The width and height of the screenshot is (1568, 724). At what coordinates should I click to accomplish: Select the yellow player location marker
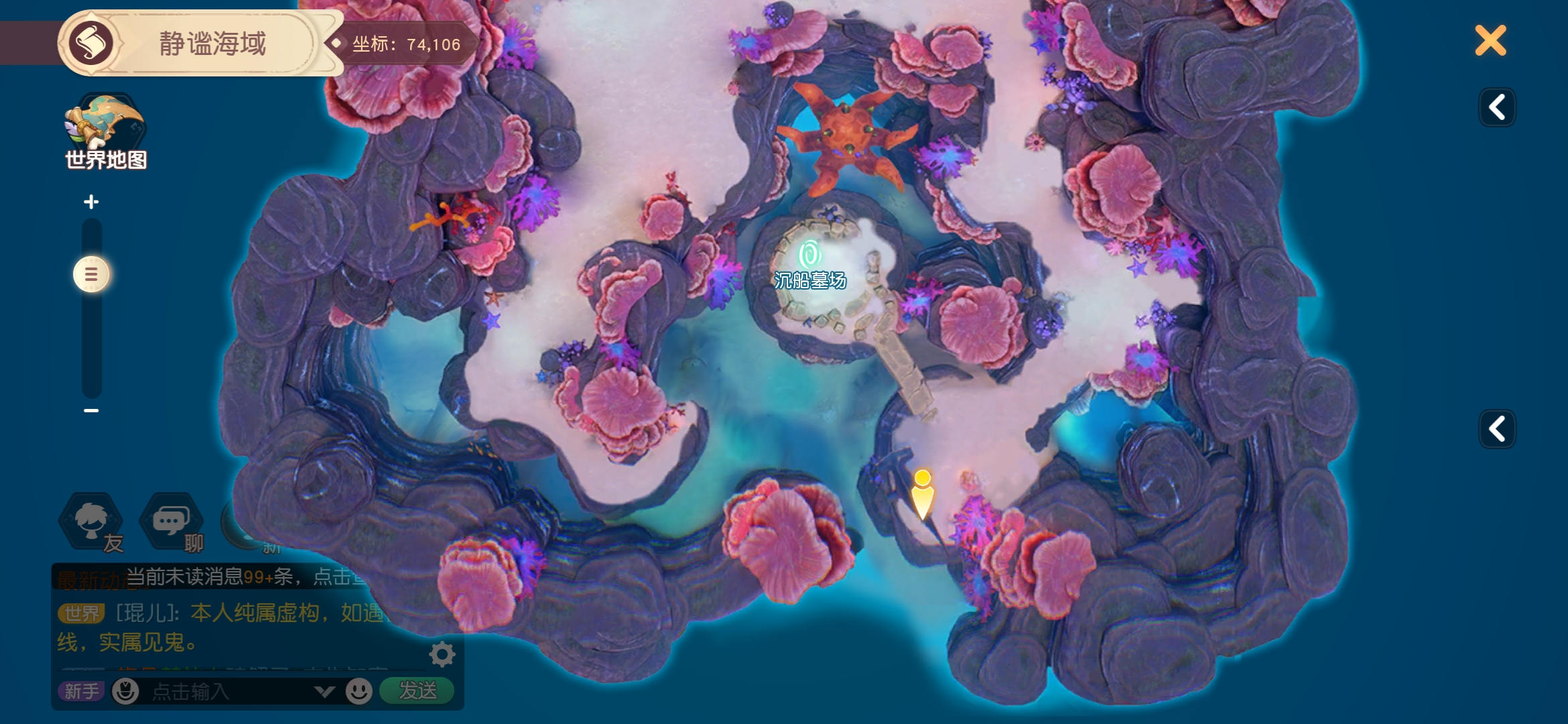[923, 495]
